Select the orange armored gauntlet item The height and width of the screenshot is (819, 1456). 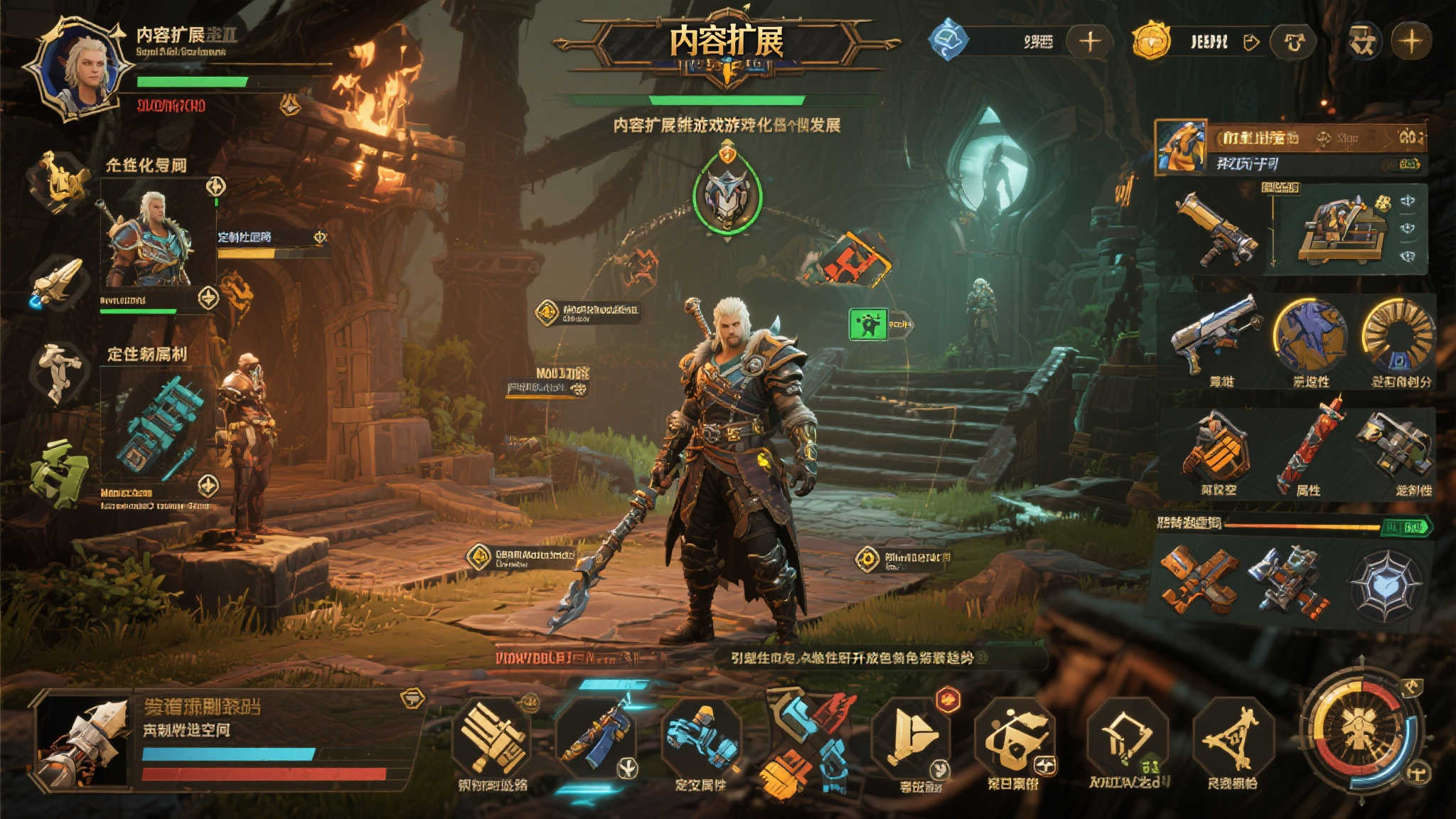coord(1216,446)
